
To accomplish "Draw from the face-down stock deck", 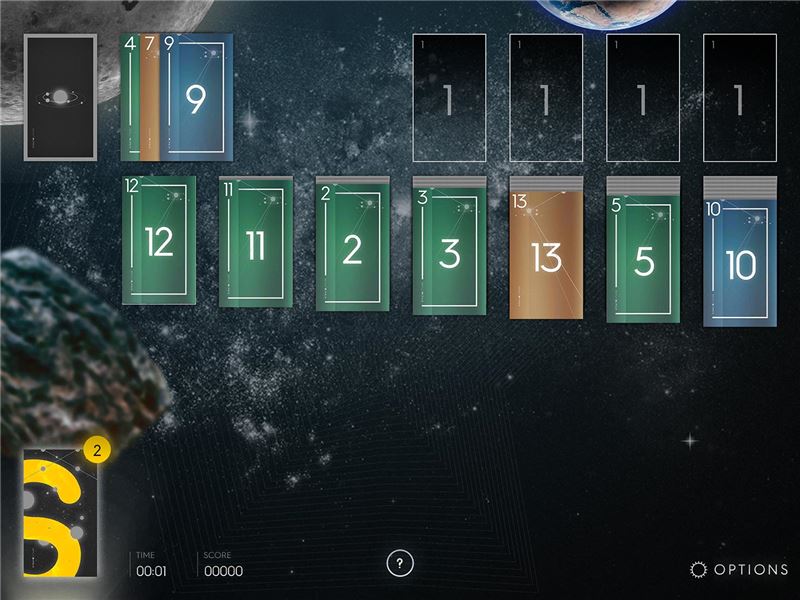I will [60, 97].
